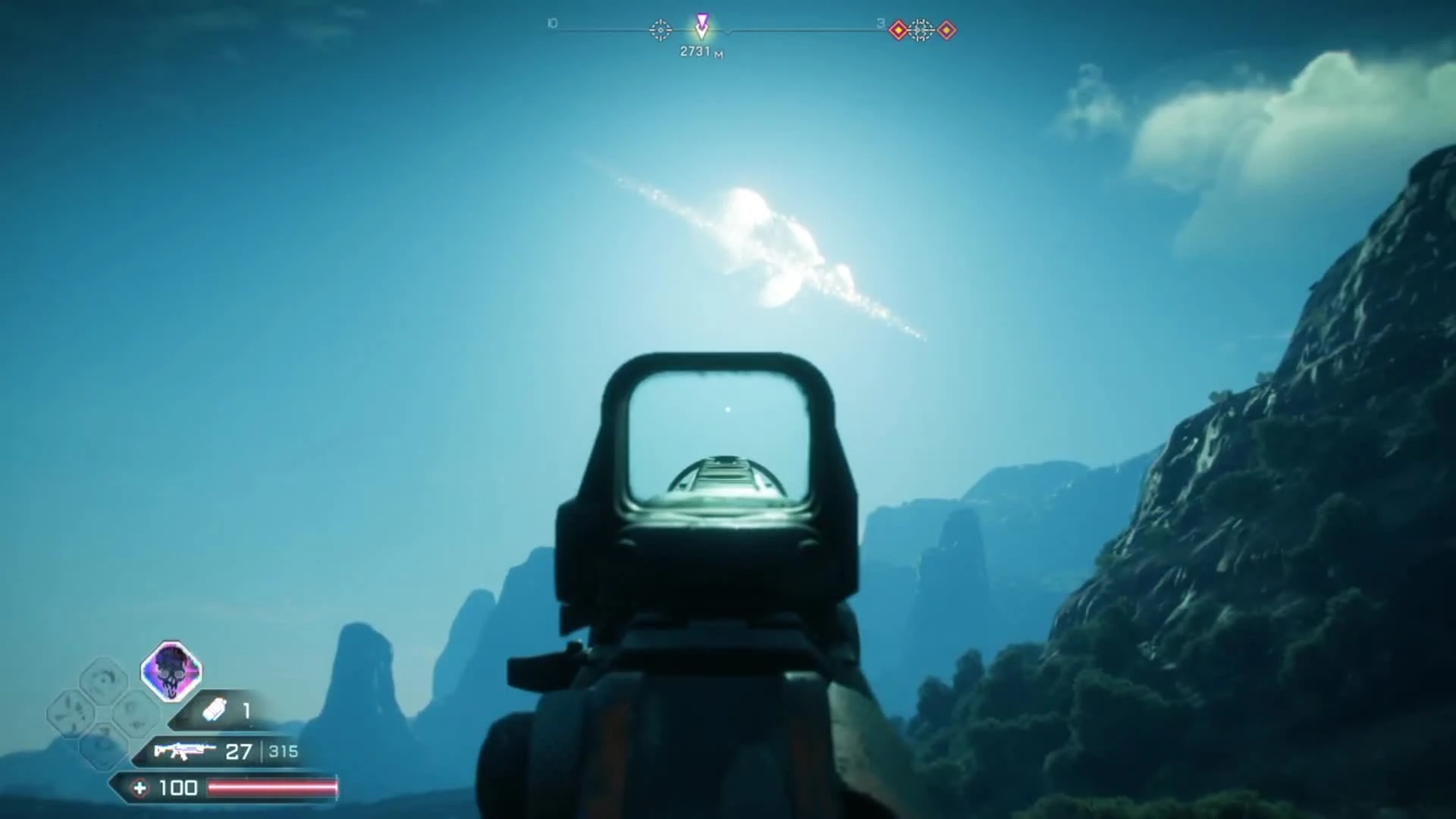Expand the center hexagonal ability slot
Image resolution: width=1456 pixels, height=819 pixels.
coord(135,714)
